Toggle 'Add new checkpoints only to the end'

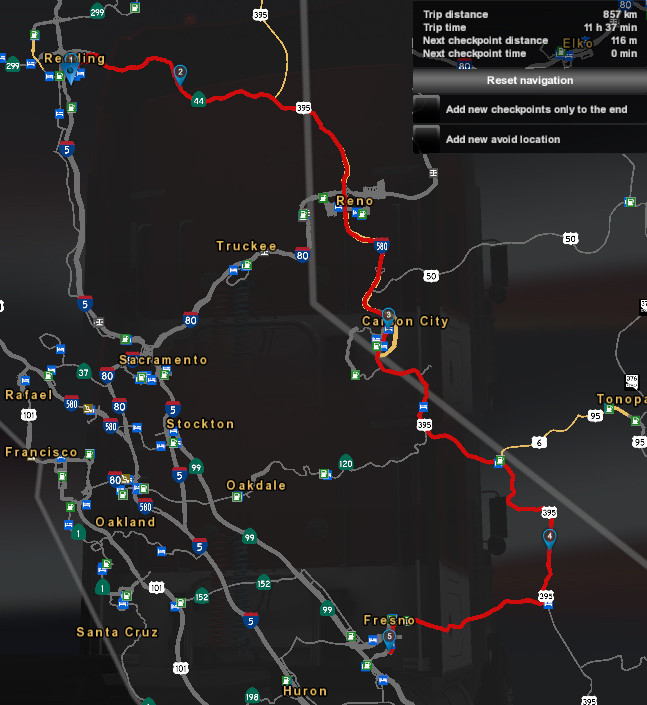(x=427, y=108)
